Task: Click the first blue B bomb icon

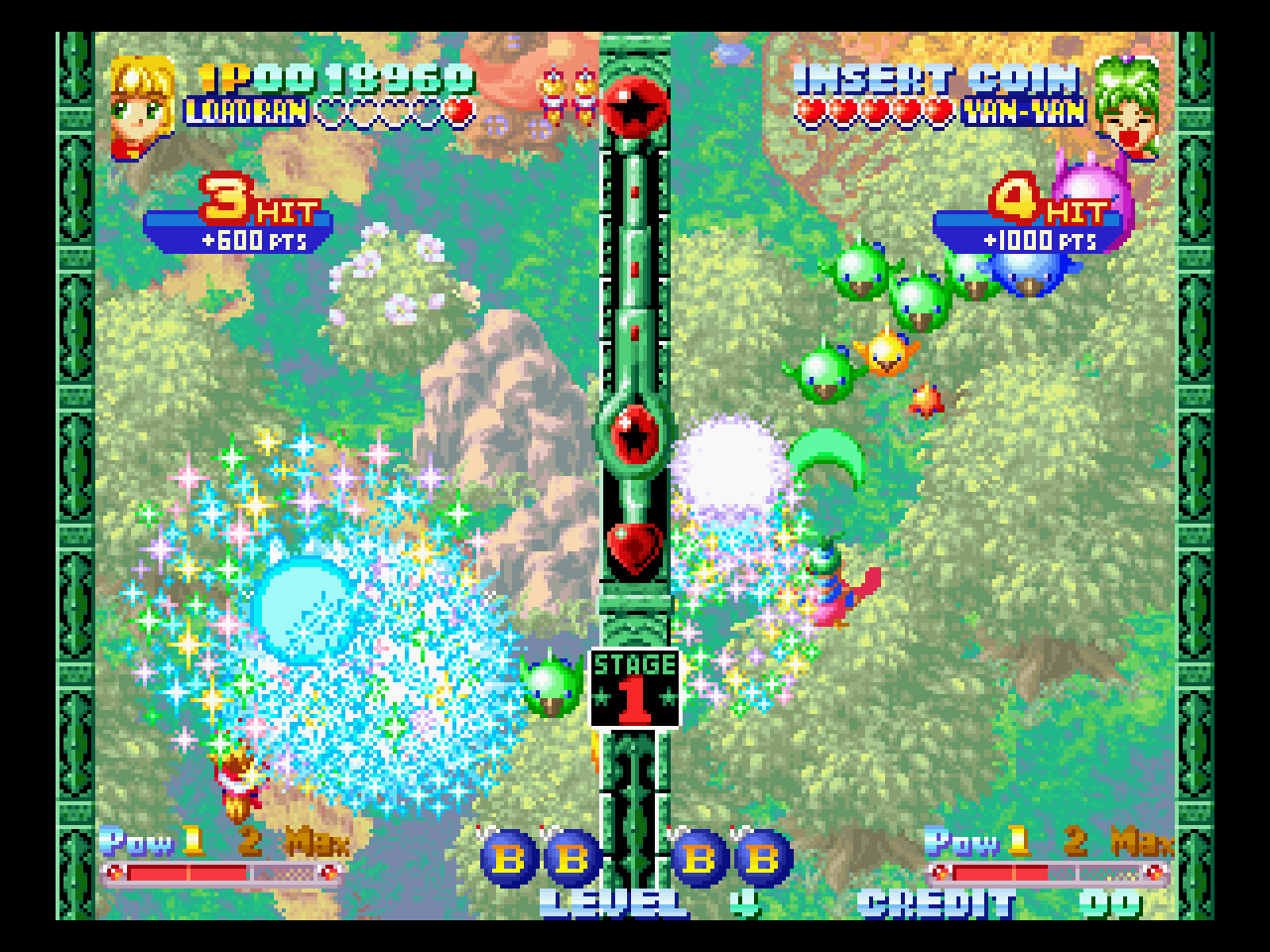Action: [508, 859]
